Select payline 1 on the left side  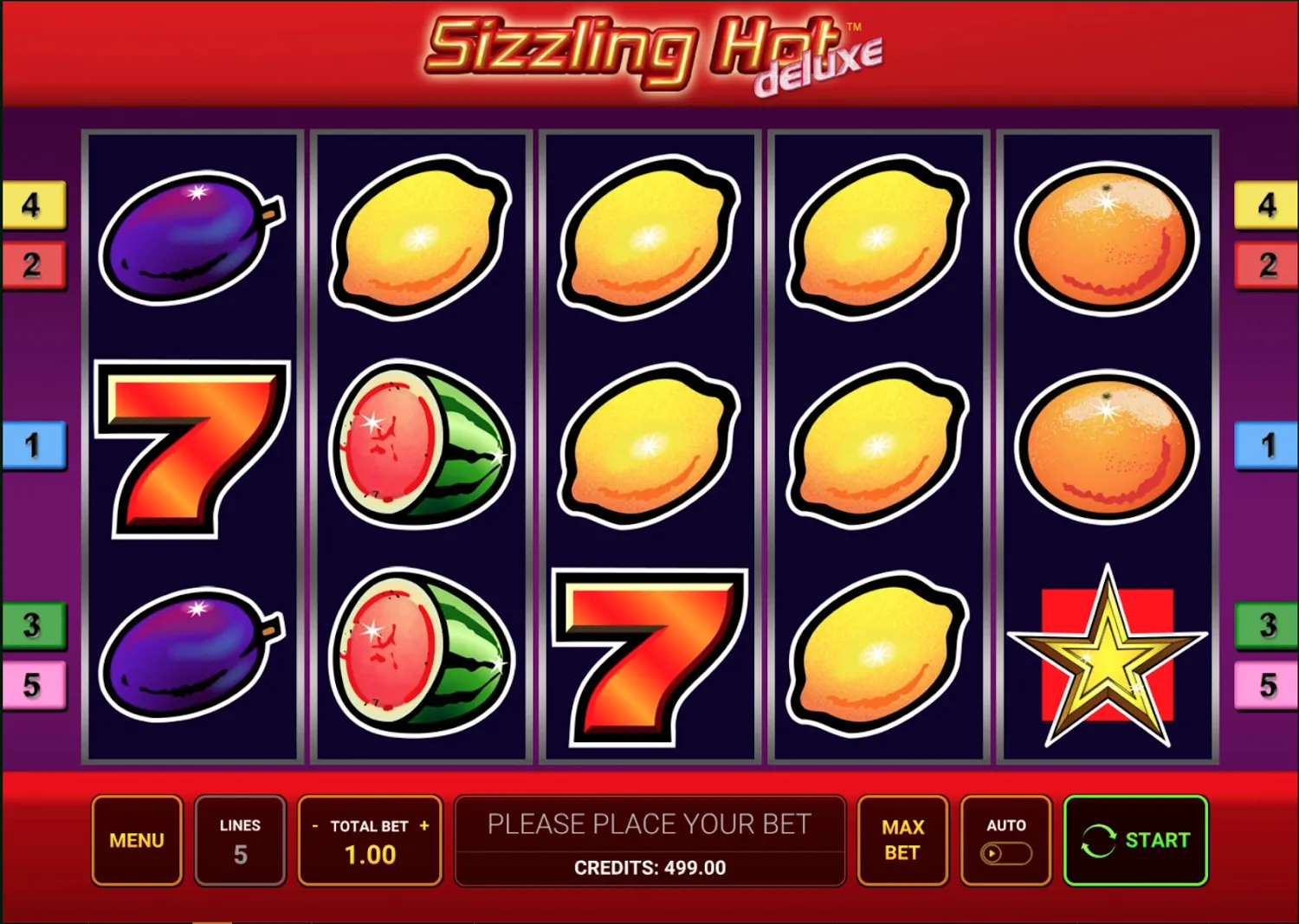[x=32, y=446]
